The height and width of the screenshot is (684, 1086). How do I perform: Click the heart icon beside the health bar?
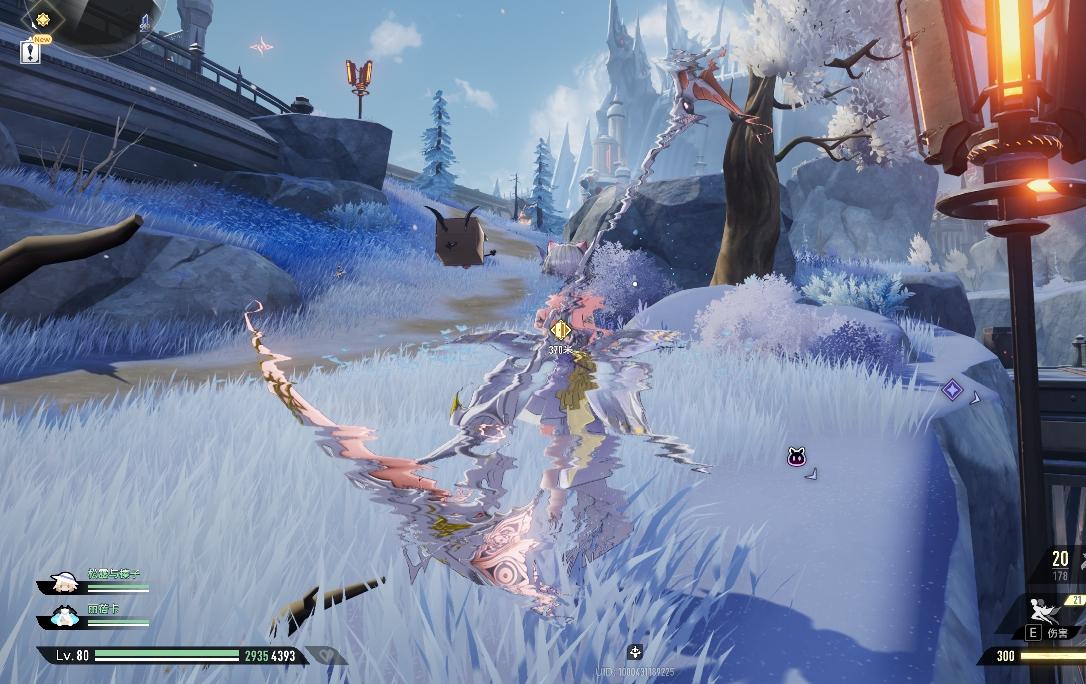point(326,656)
